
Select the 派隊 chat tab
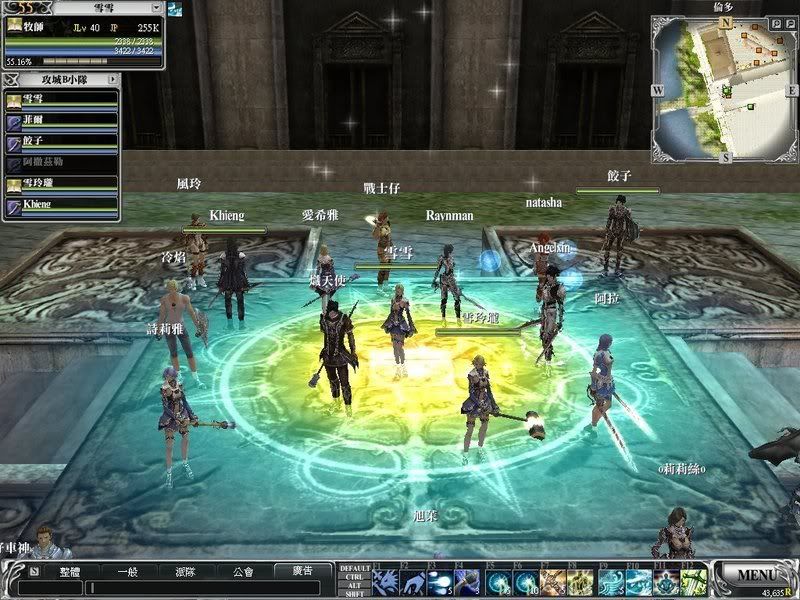pos(185,571)
